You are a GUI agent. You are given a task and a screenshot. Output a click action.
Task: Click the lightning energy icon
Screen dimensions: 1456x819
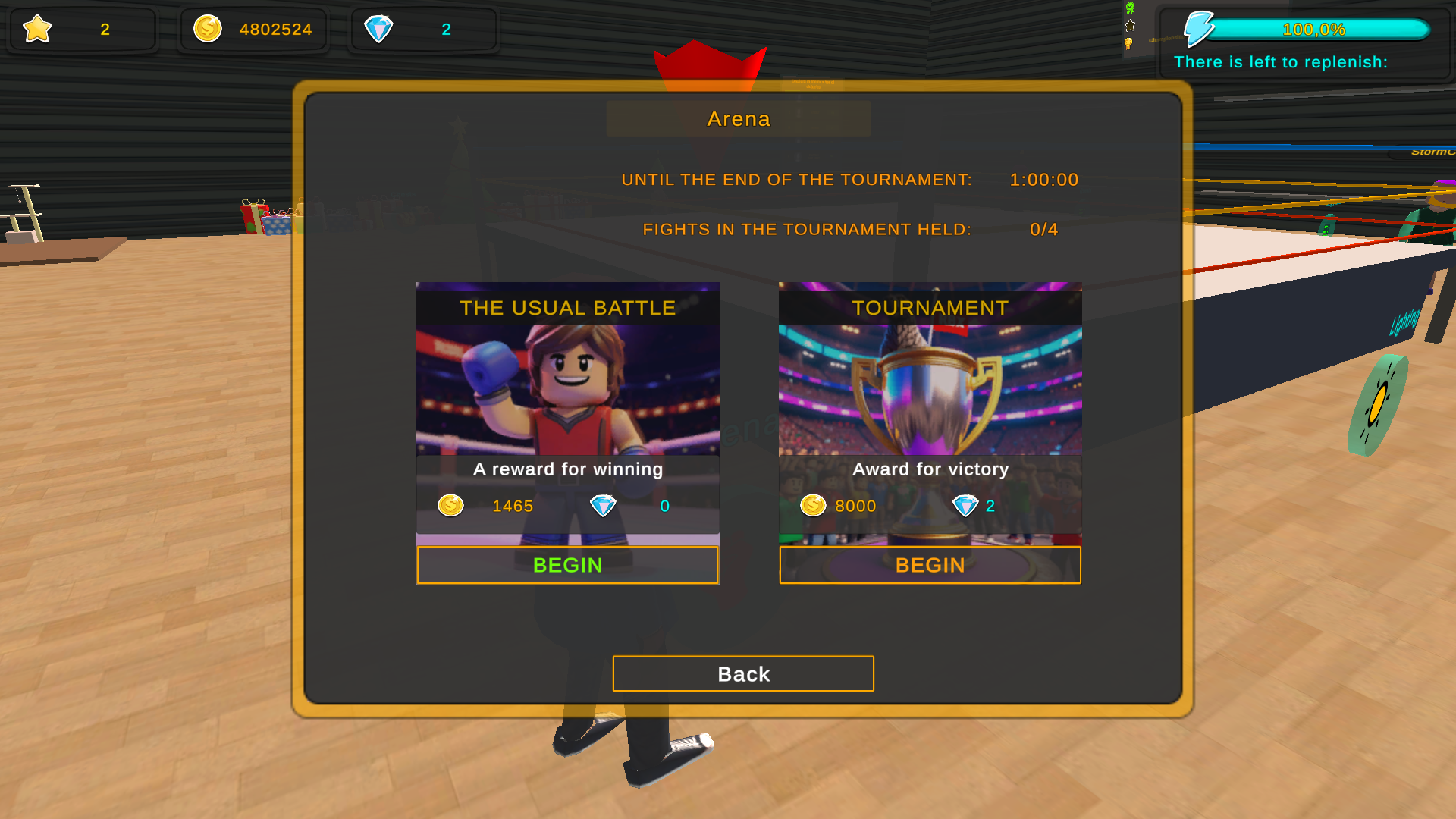coord(1201,29)
